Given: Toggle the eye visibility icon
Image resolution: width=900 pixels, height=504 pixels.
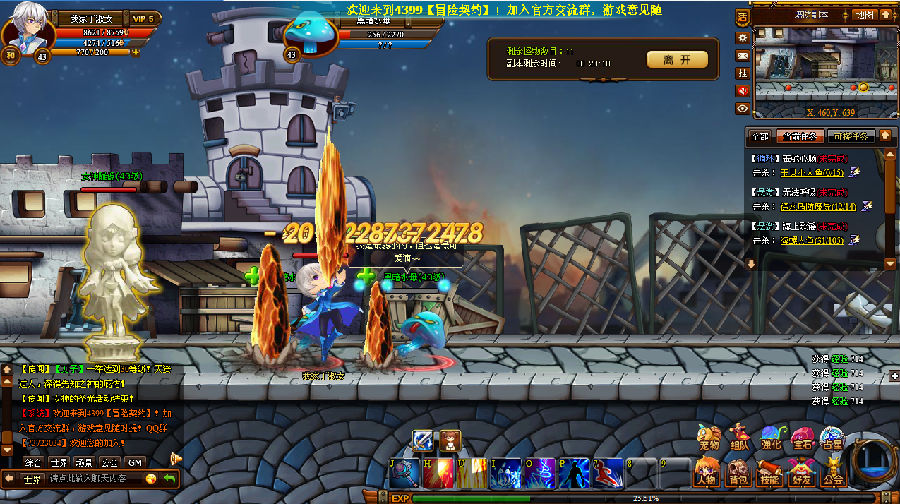Looking at the screenshot, I should (x=742, y=107).
